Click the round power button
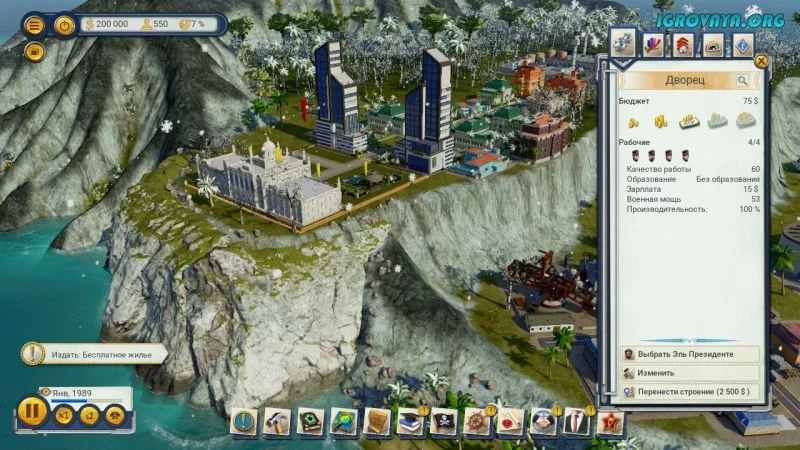800x450 pixels. [x=65, y=25]
